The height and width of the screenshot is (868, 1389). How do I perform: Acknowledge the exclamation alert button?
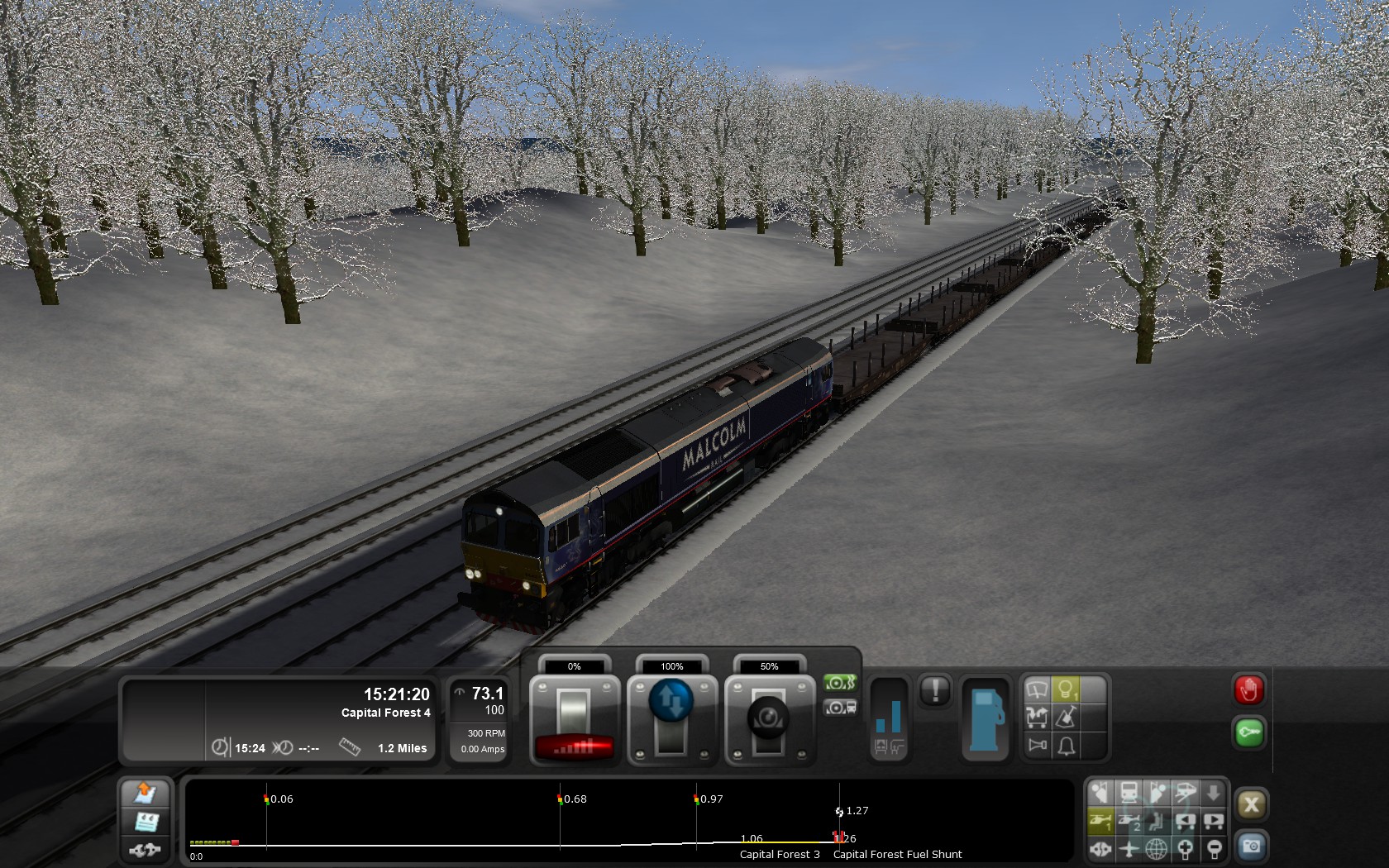tap(935, 690)
